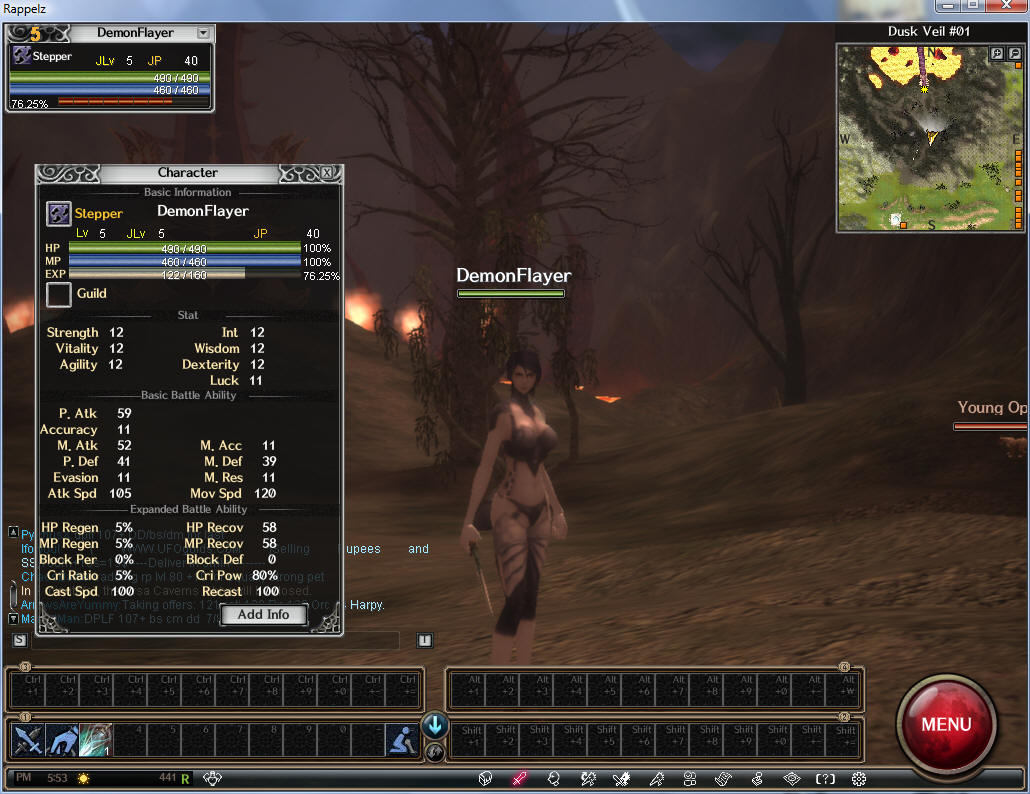1030x794 pixels.
Task: Click the blue down-arrow hotbar switch
Action: tap(435, 725)
